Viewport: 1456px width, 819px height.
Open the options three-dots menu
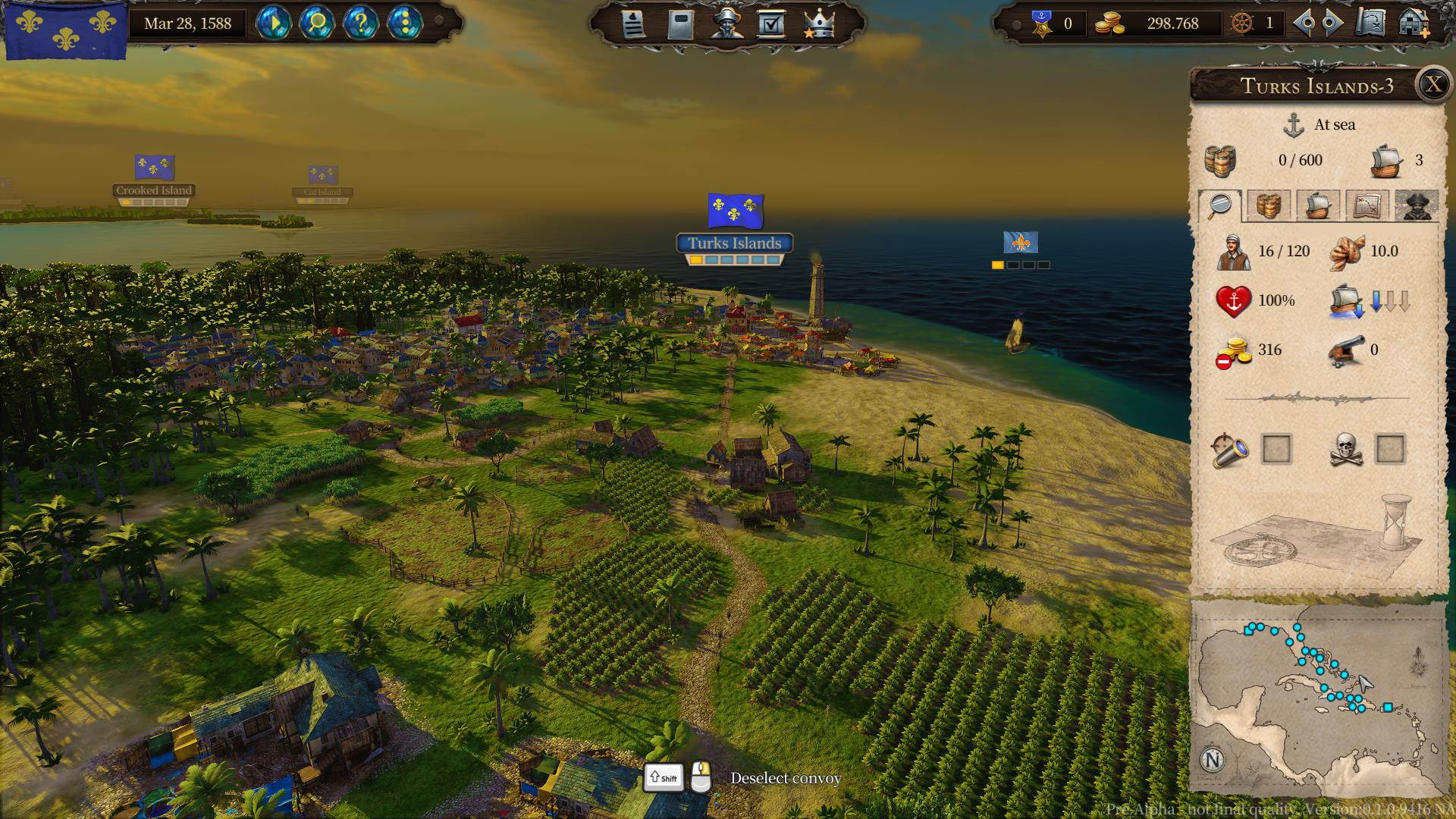407,24
